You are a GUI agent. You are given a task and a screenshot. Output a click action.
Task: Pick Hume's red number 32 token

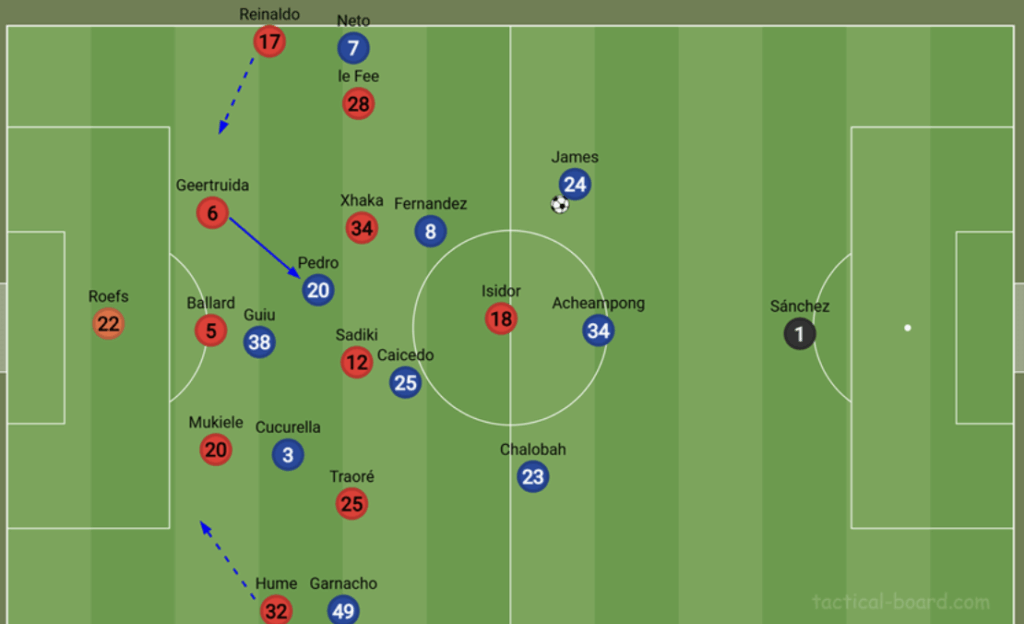[x=276, y=610]
